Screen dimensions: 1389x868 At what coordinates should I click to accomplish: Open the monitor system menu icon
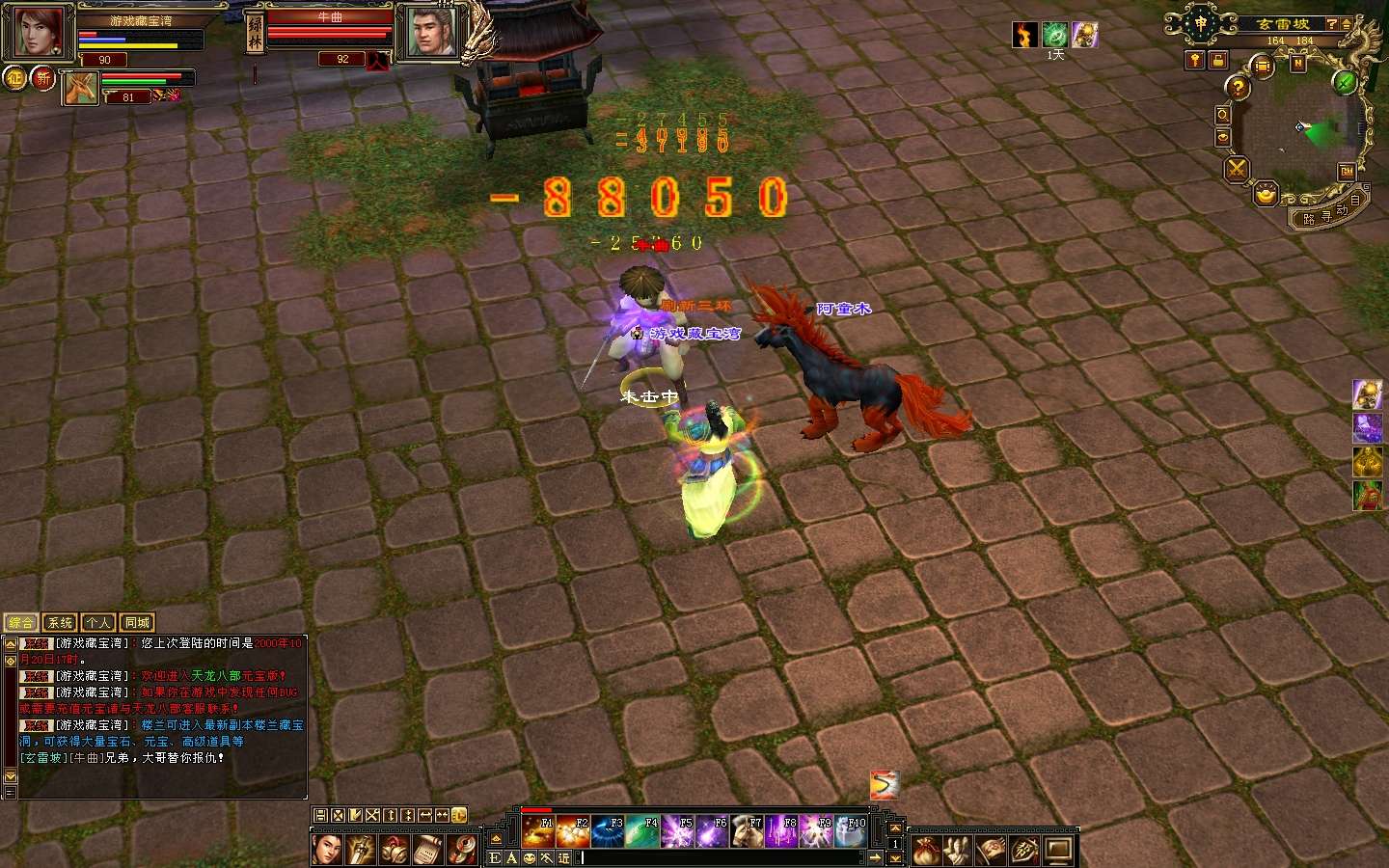click(x=1058, y=851)
